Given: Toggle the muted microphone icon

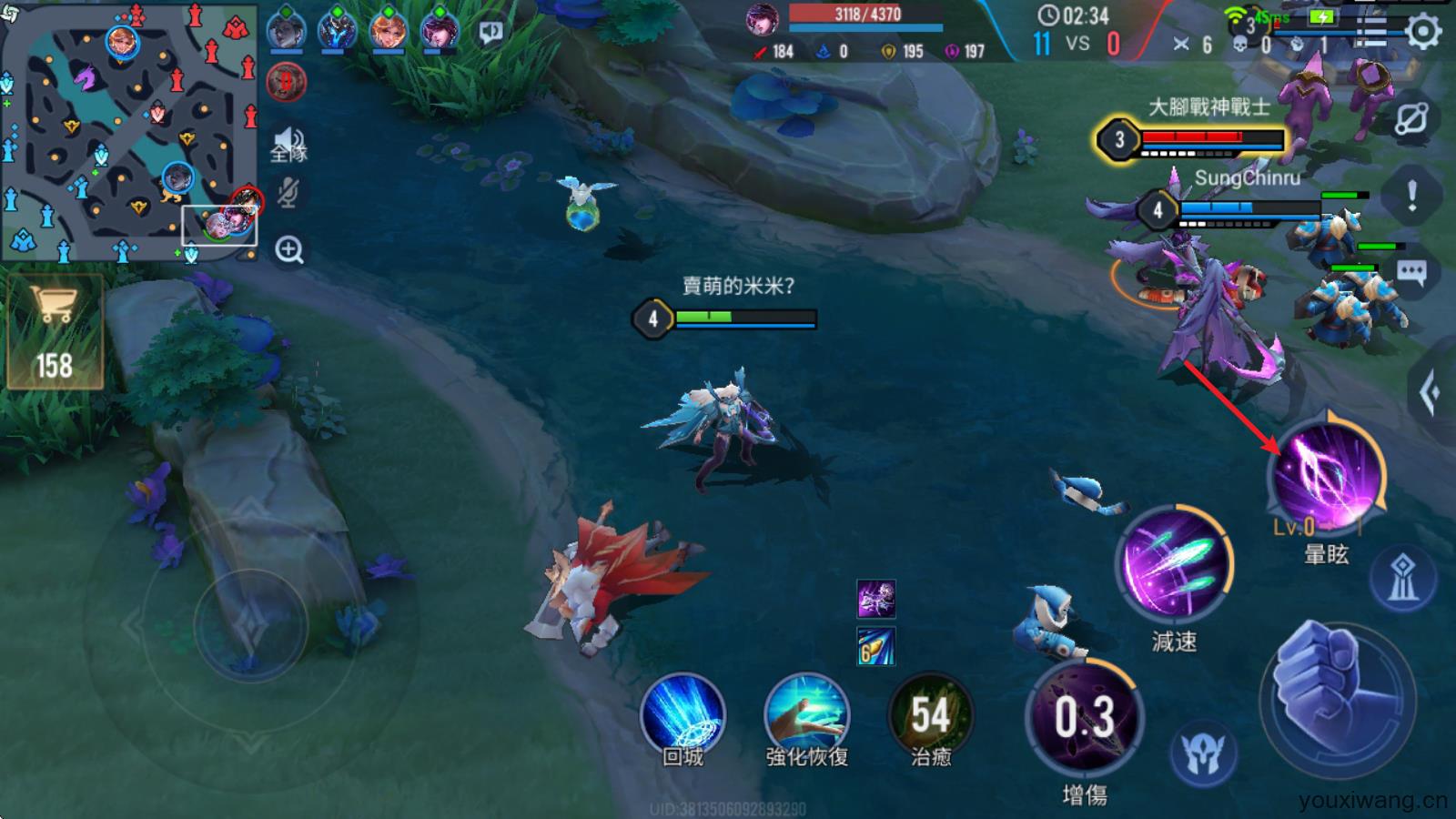Looking at the screenshot, I should pyautogui.click(x=288, y=192).
